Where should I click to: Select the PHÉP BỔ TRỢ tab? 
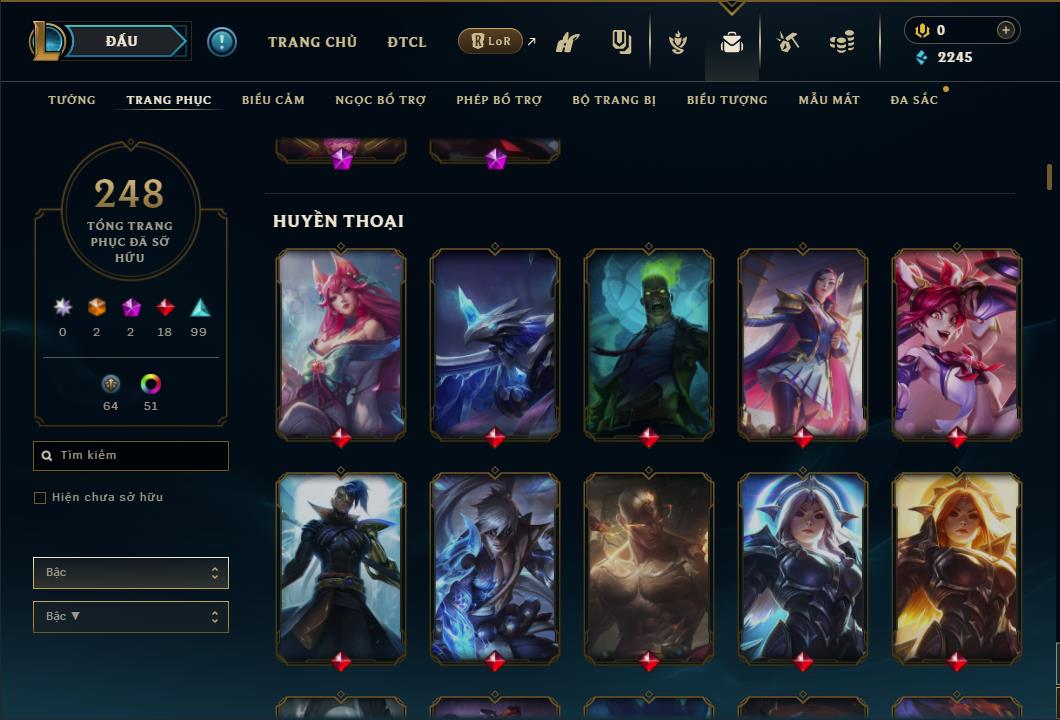pyautogui.click(x=499, y=100)
